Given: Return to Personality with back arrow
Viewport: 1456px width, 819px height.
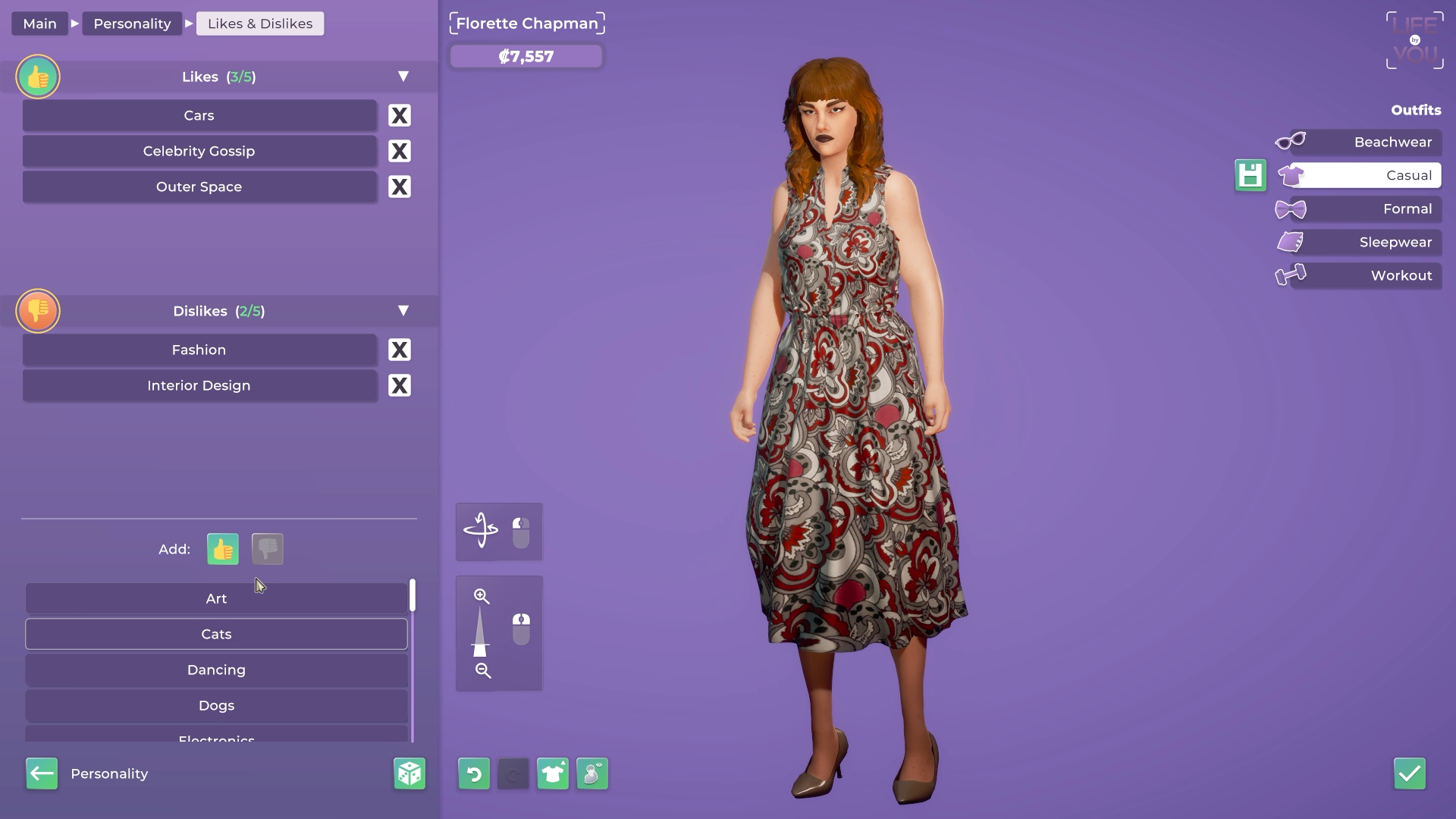Looking at the screenshot, I should [x=42, y=773].
